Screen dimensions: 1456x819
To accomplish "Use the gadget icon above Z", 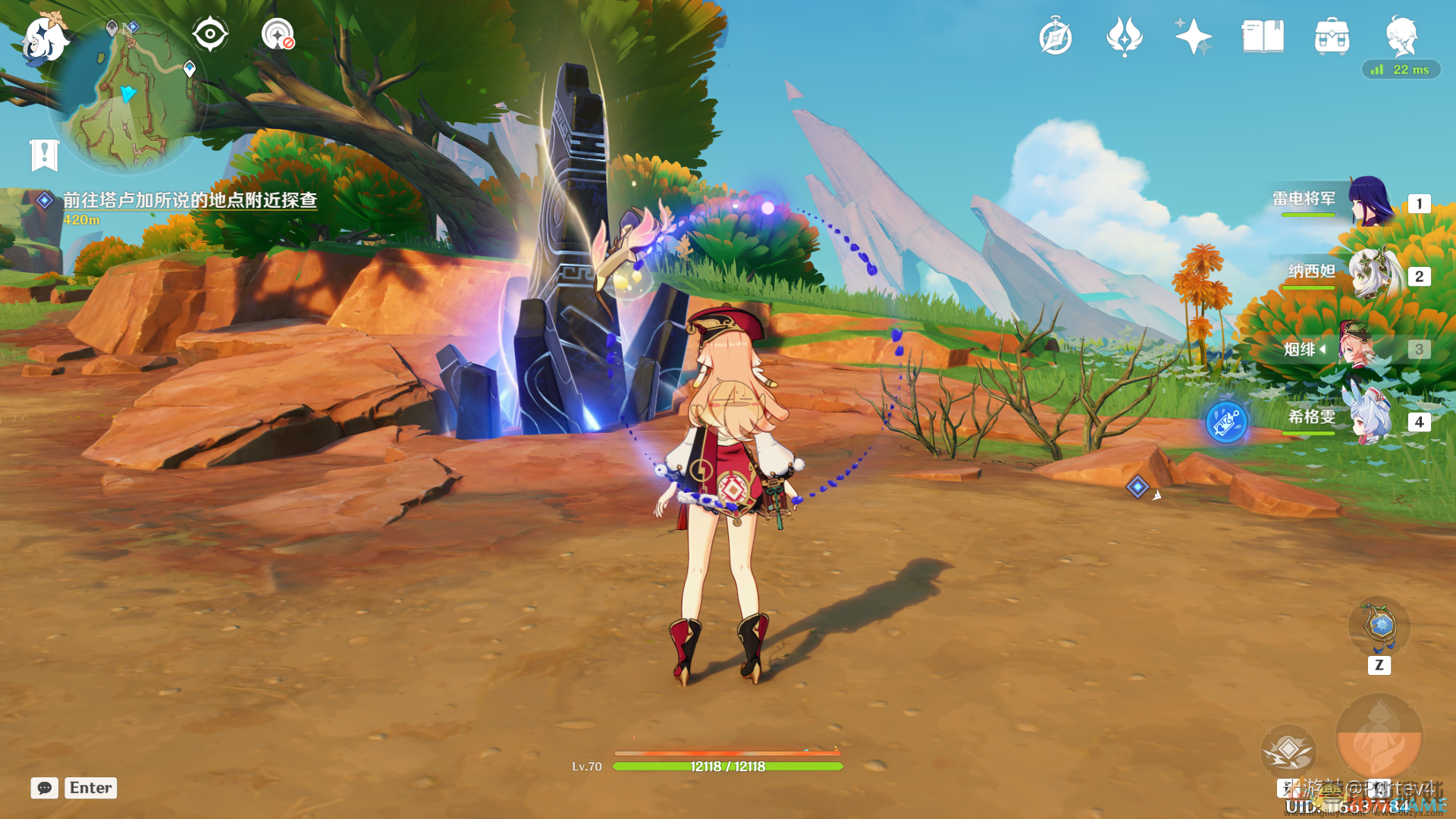I will (x=1379, y=626).
